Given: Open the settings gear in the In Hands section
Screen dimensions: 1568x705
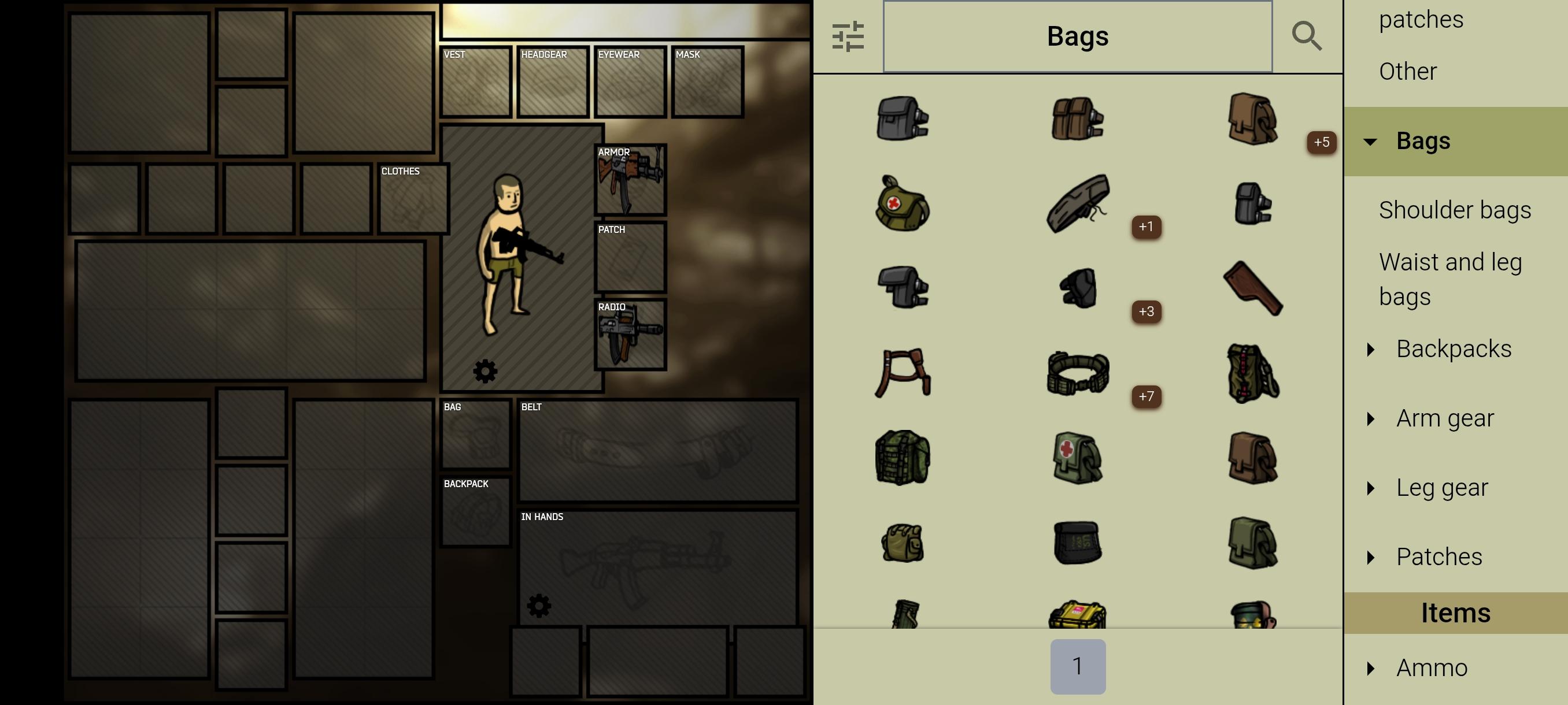Looking at the screenshot, I should tap(539, 605).
